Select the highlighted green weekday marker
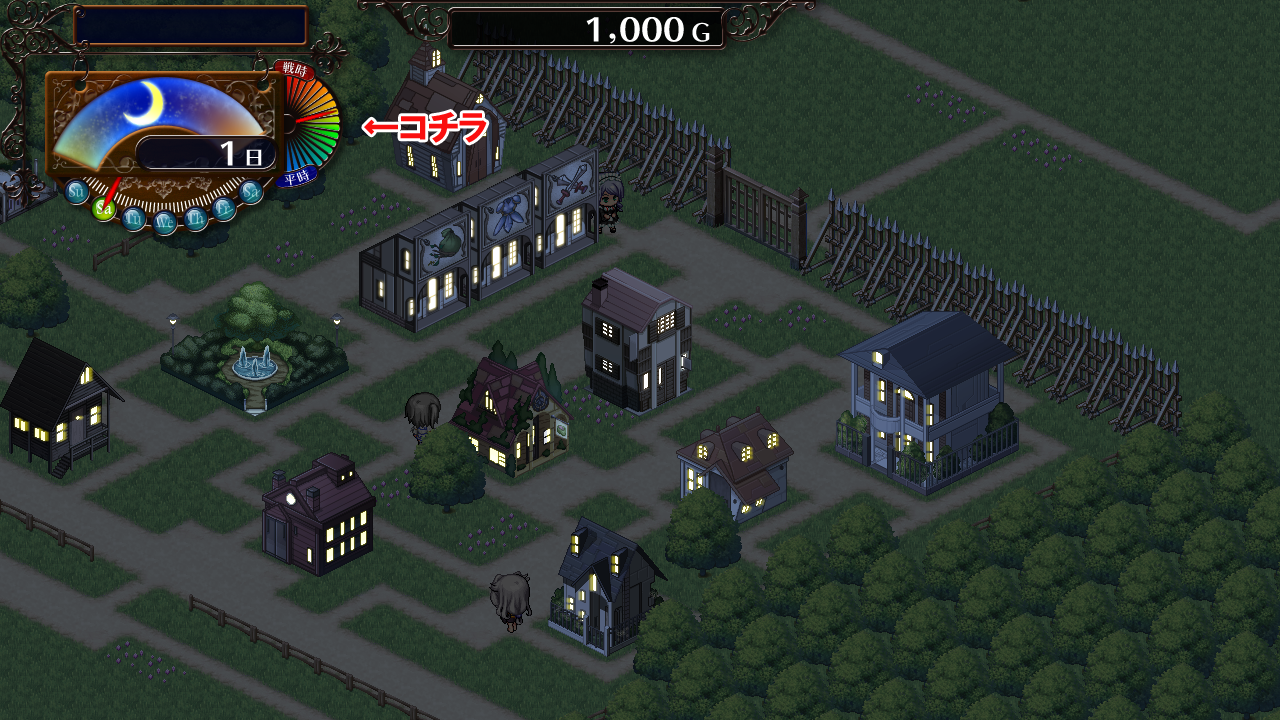Image resolution: width=1280 pixels, height=720 pixels. coord(103,208)
